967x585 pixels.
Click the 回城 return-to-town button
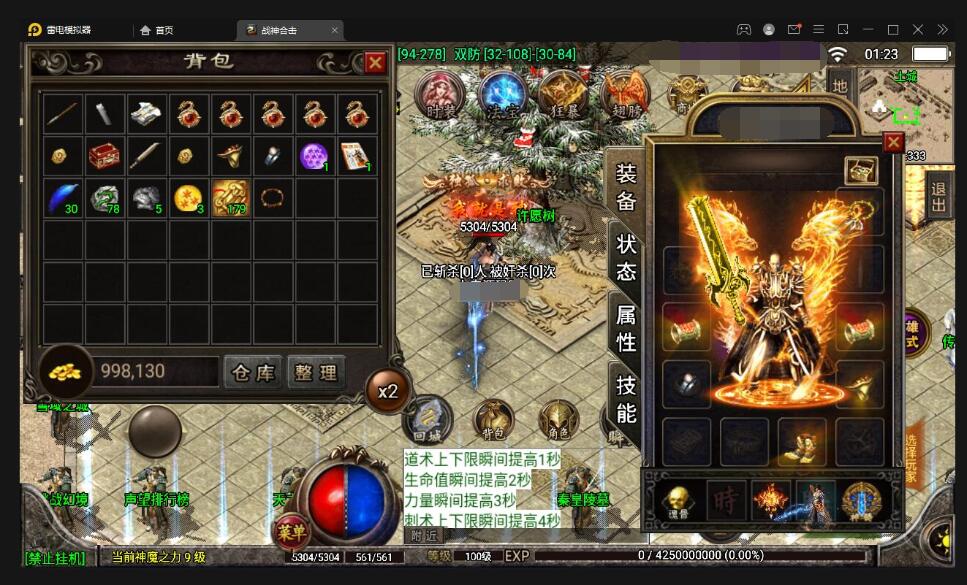click(428, 419)
